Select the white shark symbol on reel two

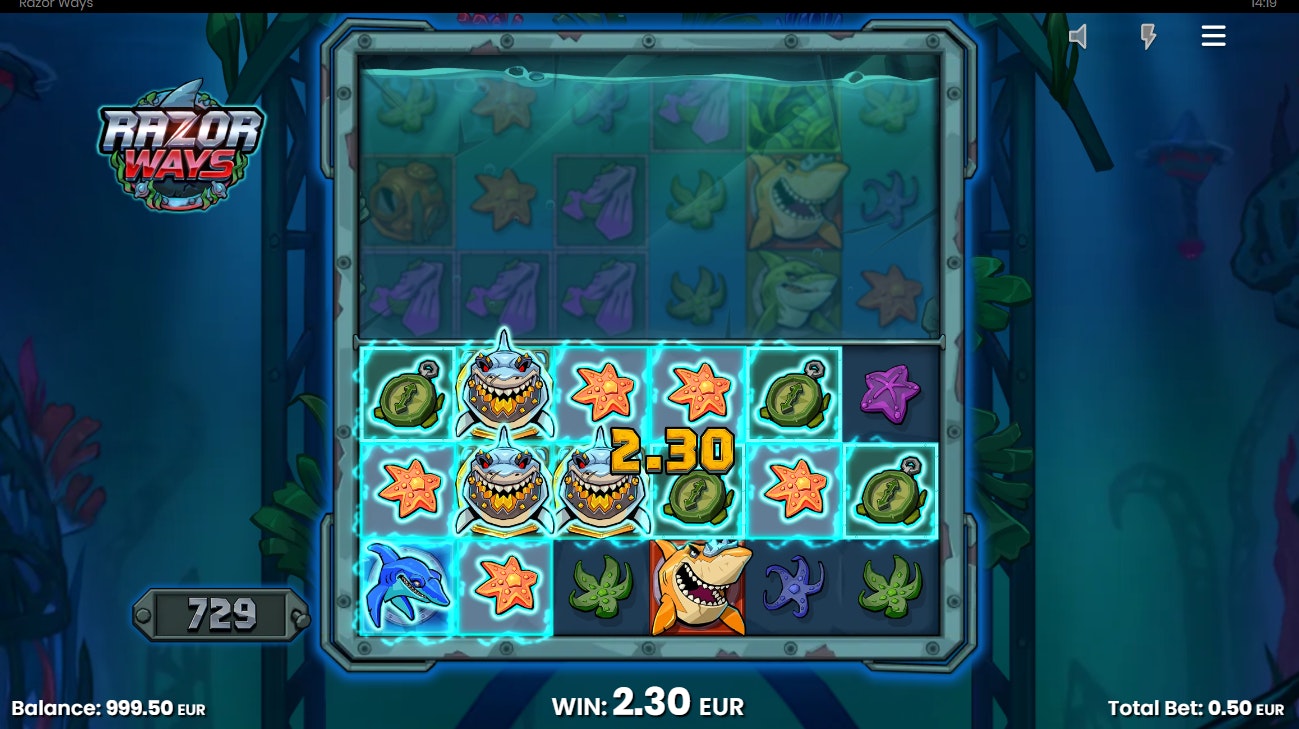point(504,390)
